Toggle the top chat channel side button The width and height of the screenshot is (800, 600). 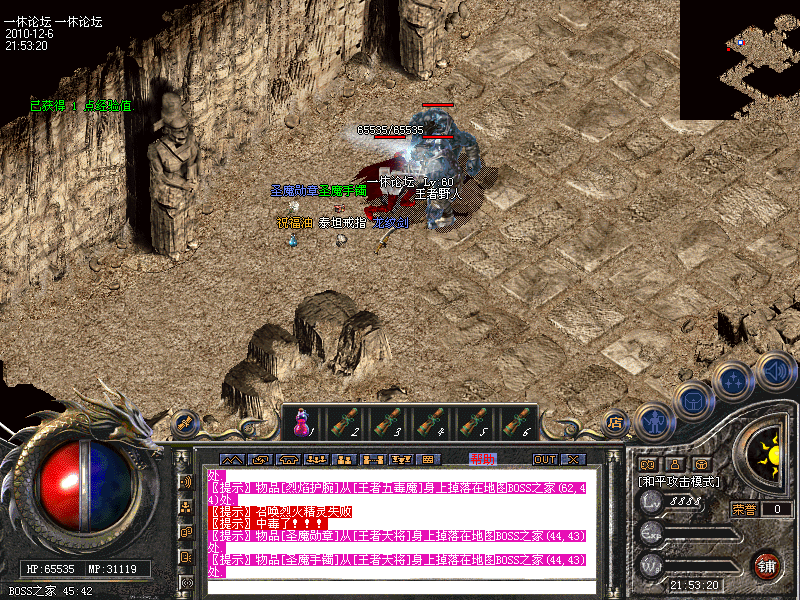[185, 481]
